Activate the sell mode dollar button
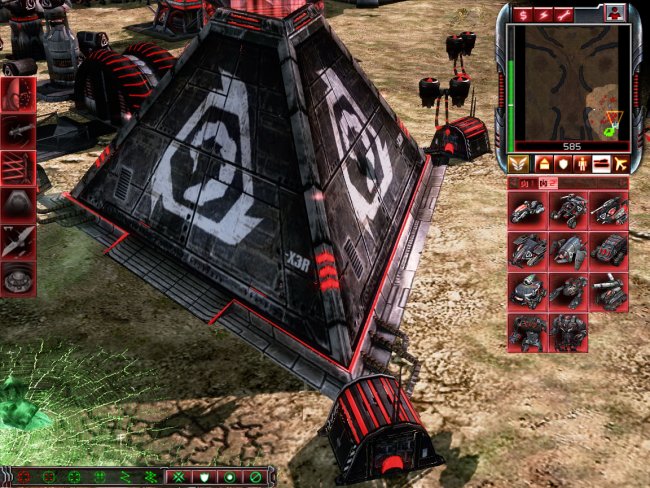Screen dimensions: 650x488 (521, 13)
